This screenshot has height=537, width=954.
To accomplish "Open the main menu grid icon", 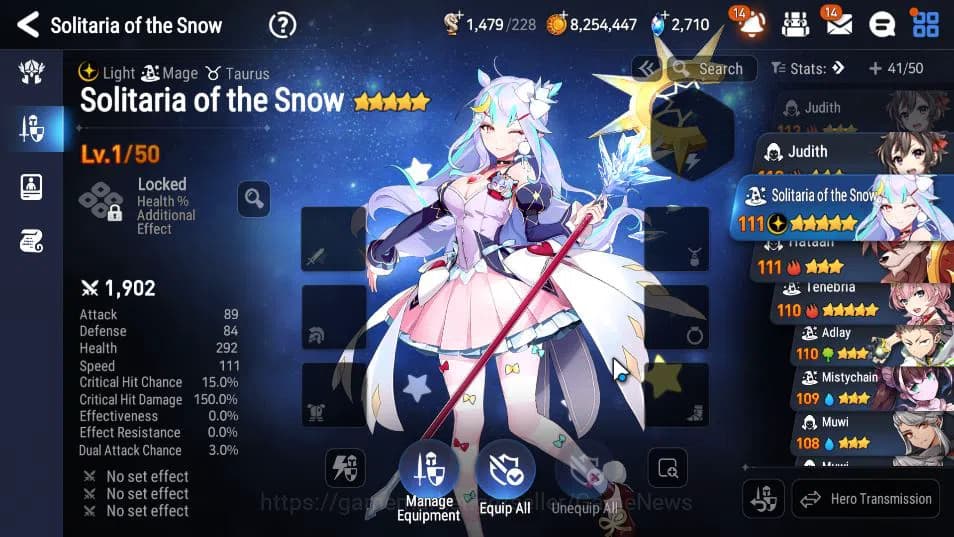I will (925, 24).
